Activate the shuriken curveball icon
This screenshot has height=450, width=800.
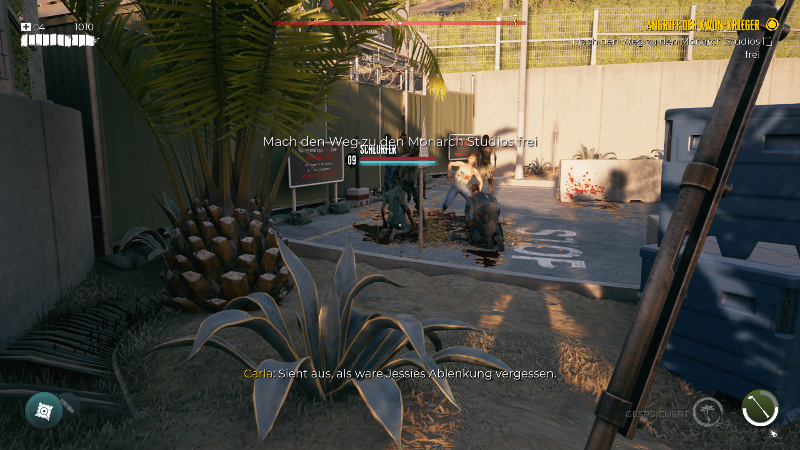43,409
